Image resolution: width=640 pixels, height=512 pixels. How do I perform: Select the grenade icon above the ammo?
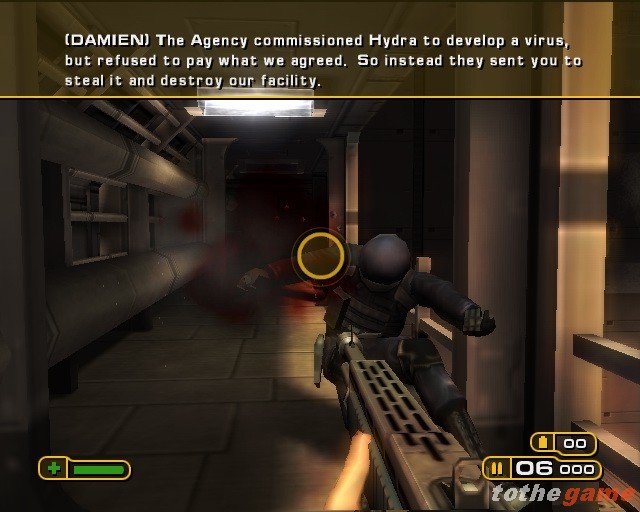tap(544, 443)
